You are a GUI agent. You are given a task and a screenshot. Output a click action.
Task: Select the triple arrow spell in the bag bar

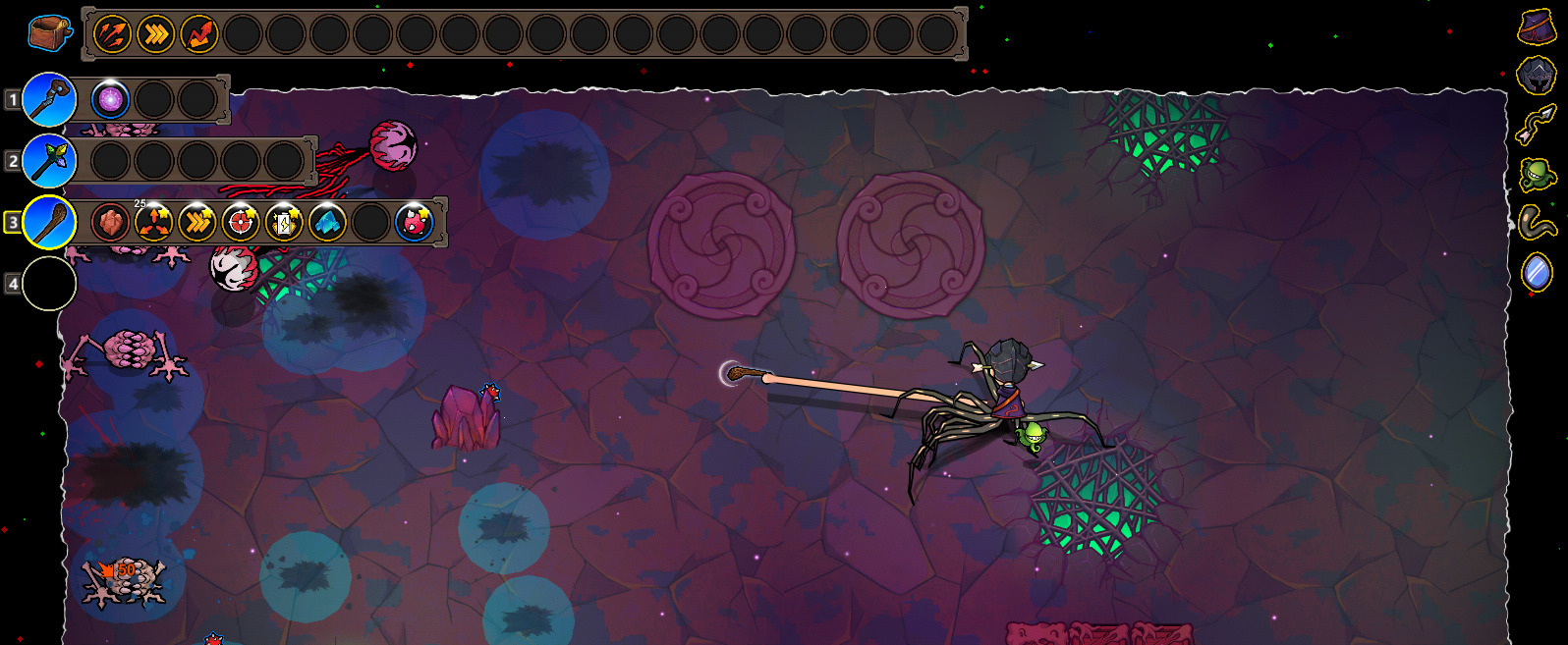pos(112,34)
